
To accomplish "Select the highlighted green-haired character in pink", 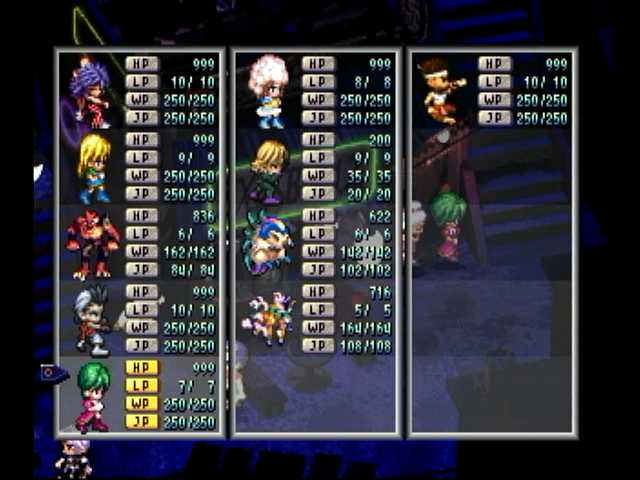I will pos(93,396).
